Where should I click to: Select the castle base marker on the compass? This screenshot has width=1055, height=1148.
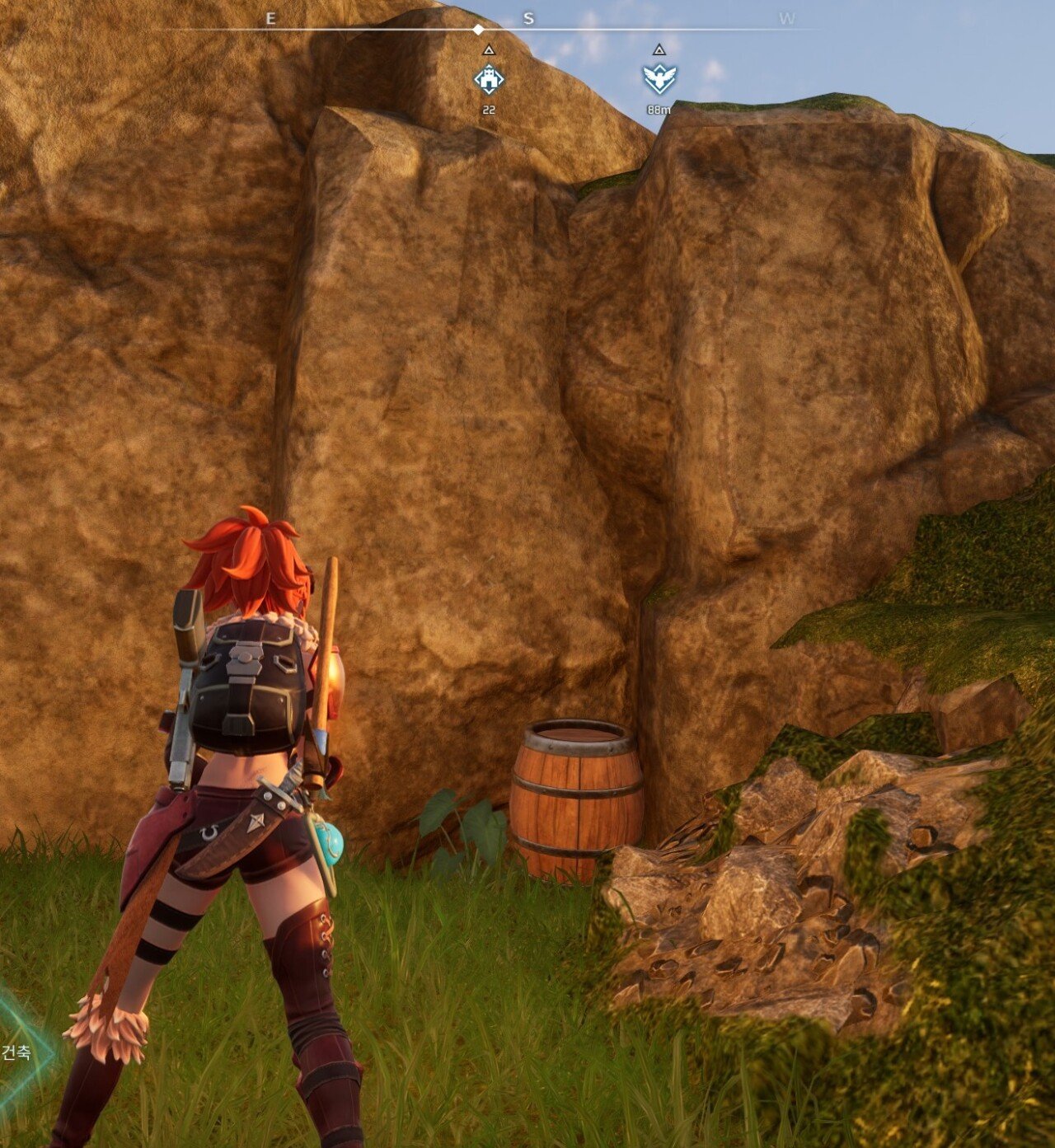point(489,79)
